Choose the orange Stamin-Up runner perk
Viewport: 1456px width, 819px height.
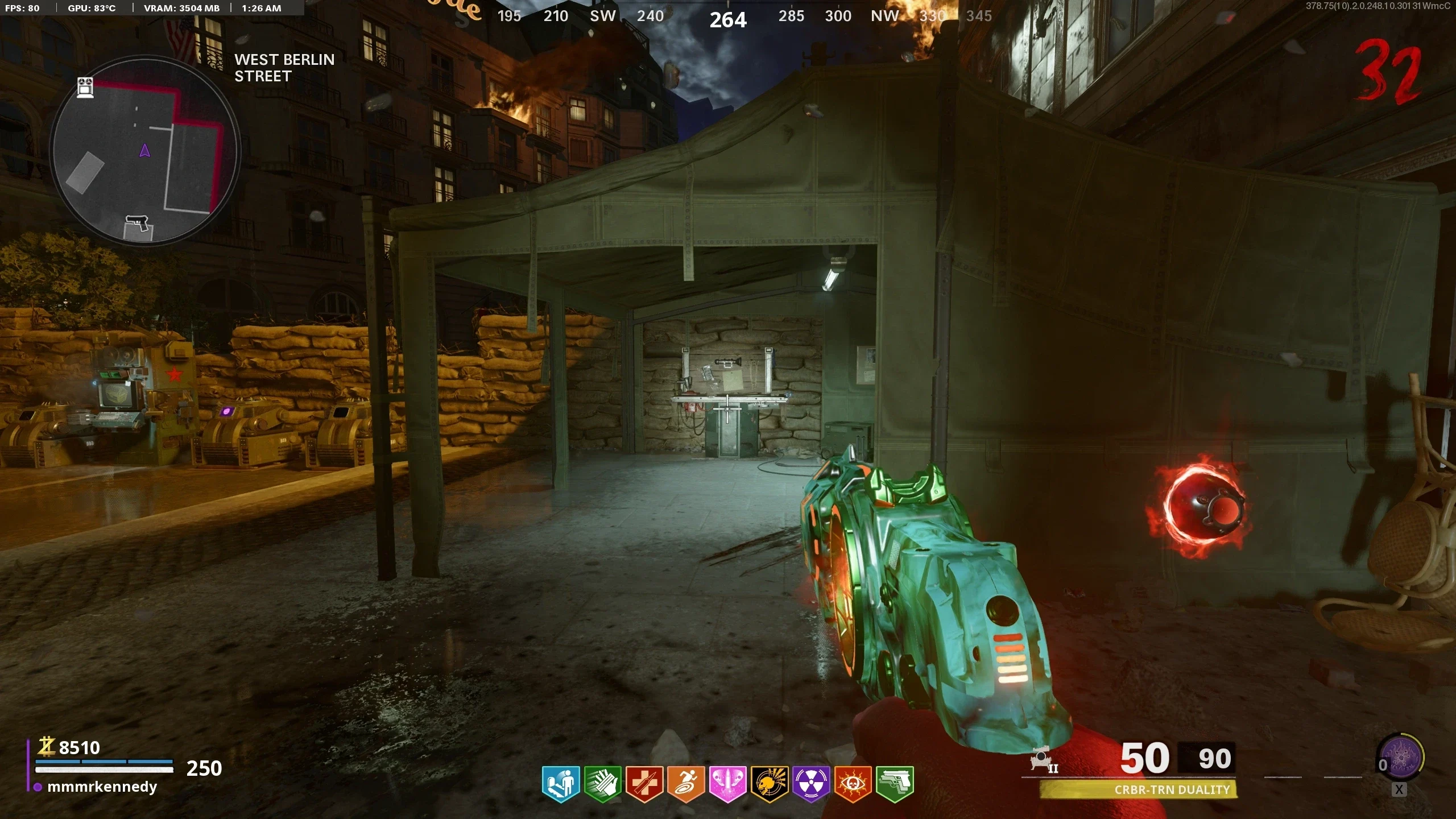tap(686, 784)
